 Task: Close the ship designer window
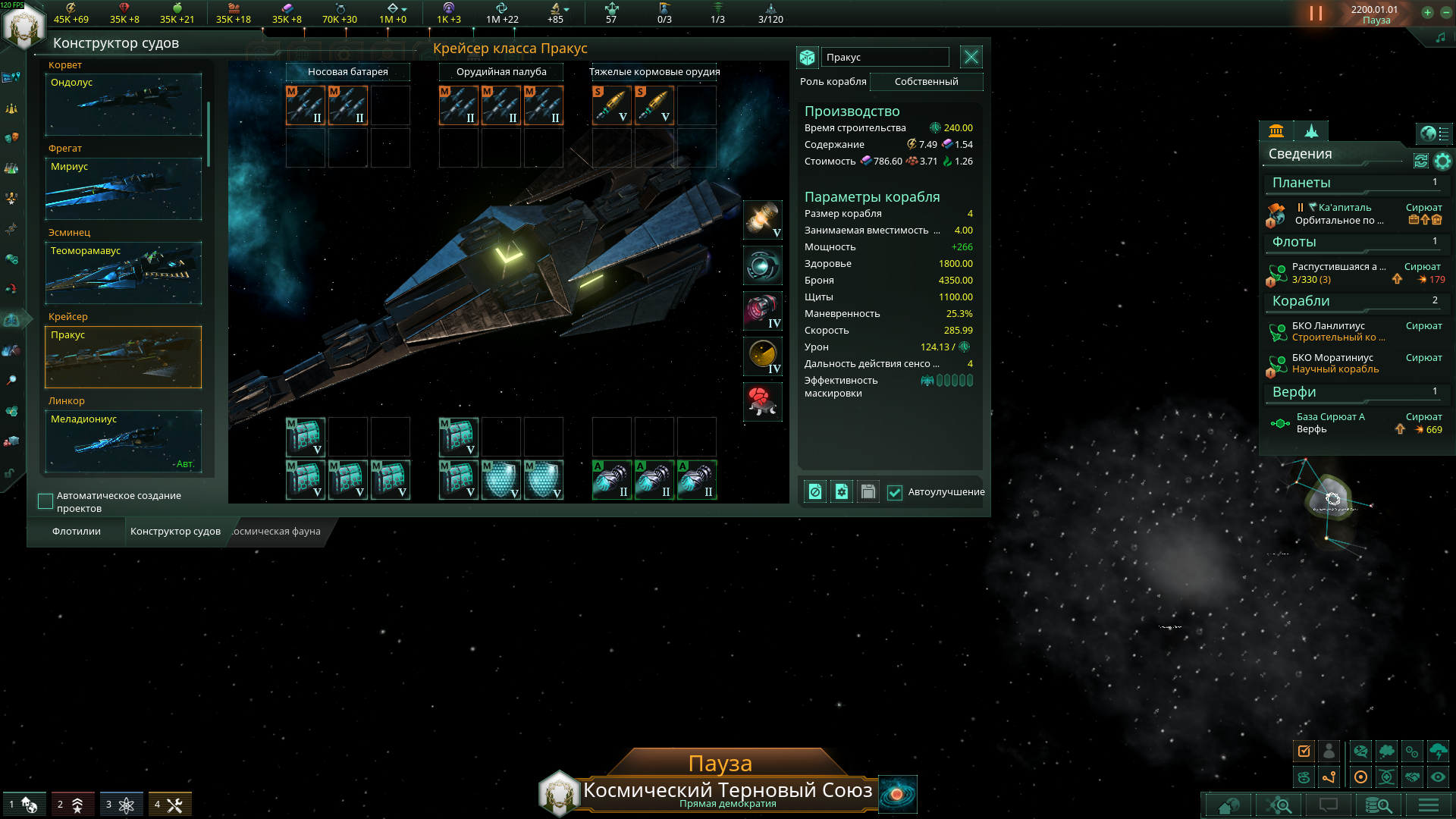point(971,57)
